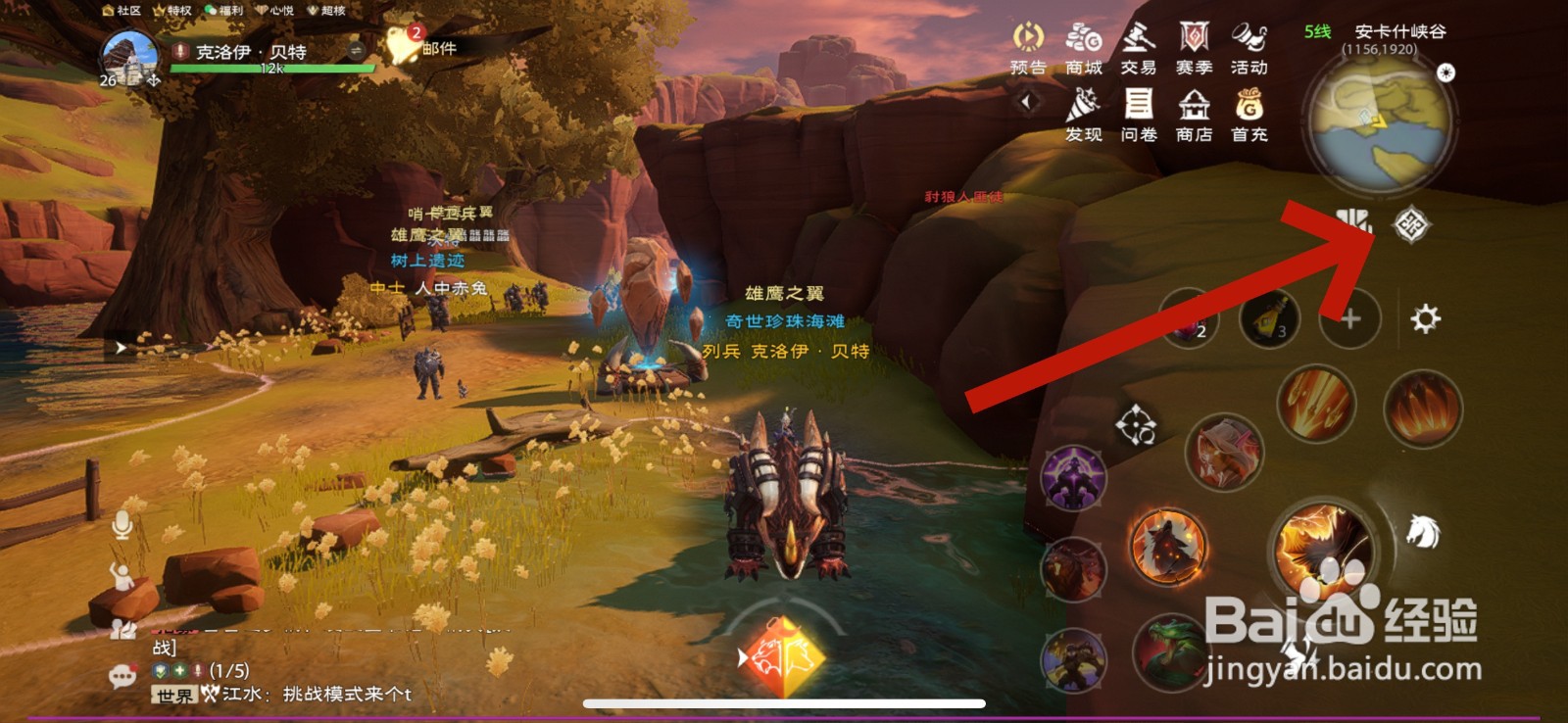The height and width of the screenshot is (723, 1568).
Task: Open the 交易 trading menu
Action: pos(1138,48)
